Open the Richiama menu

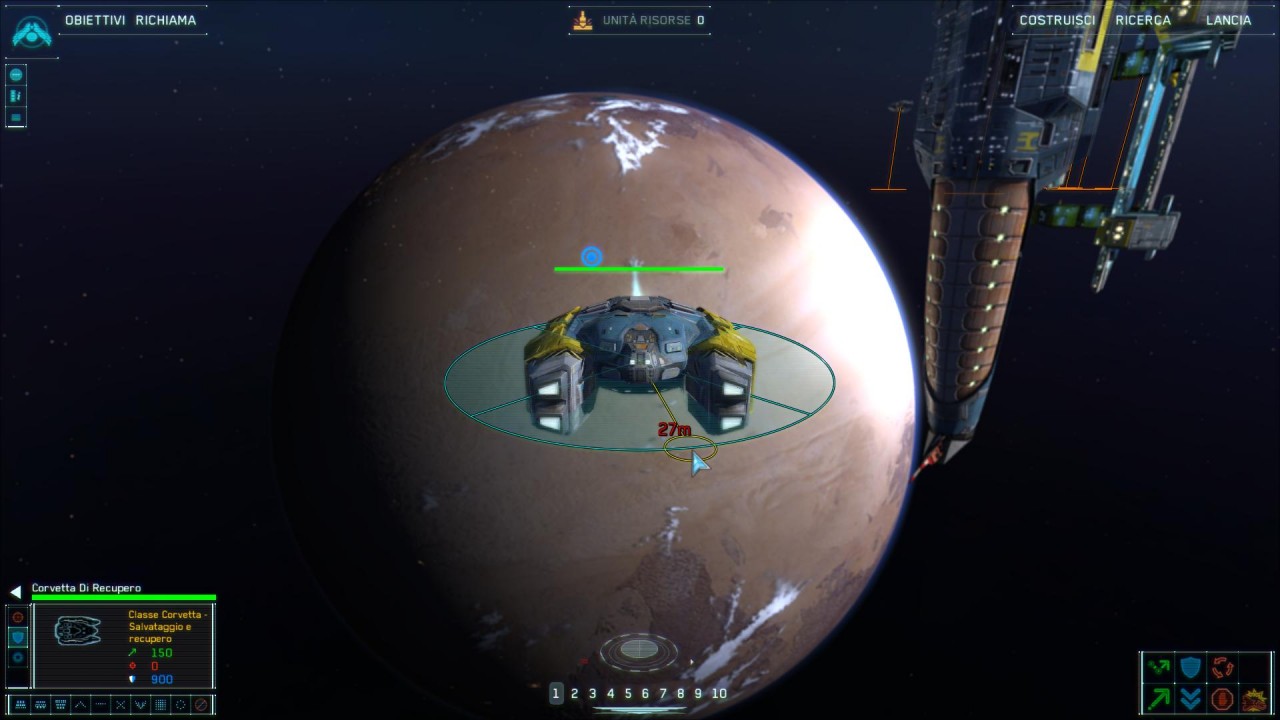[166, 20]
